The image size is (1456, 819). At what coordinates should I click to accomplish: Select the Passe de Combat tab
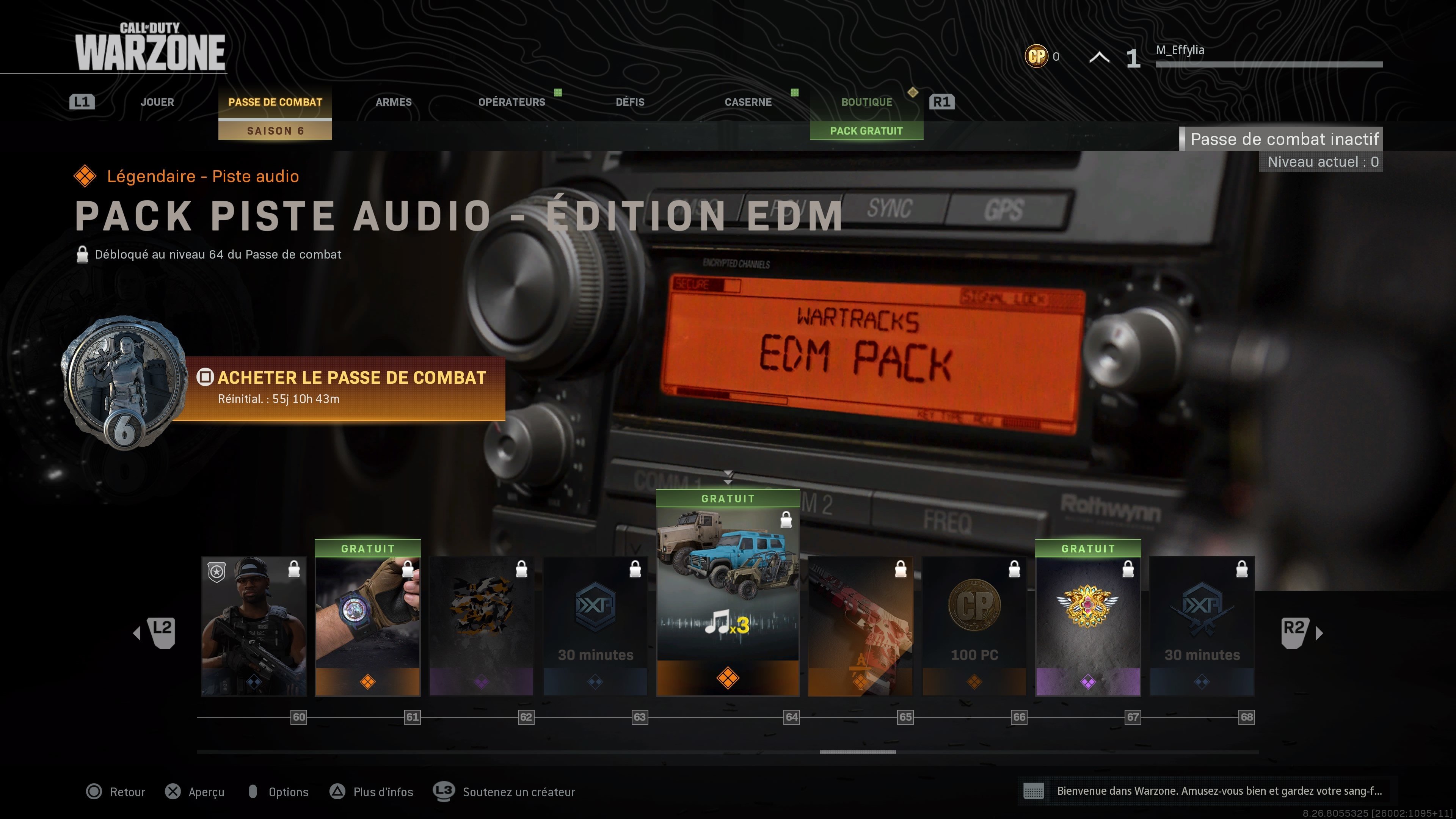click(x=275, y=102)
